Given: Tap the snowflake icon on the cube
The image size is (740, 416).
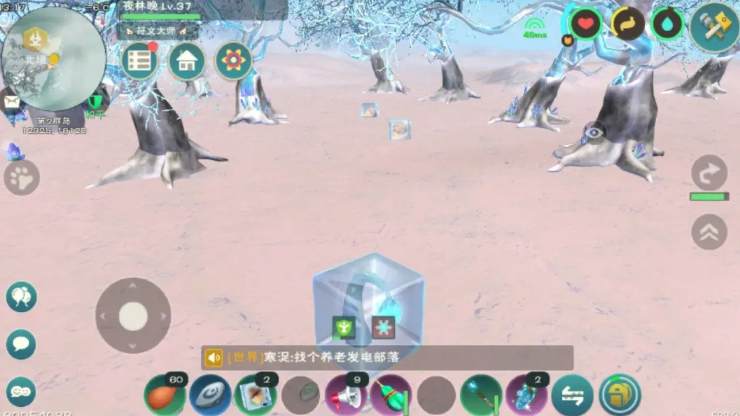Looking at the screenshot, I should point(381,327).
